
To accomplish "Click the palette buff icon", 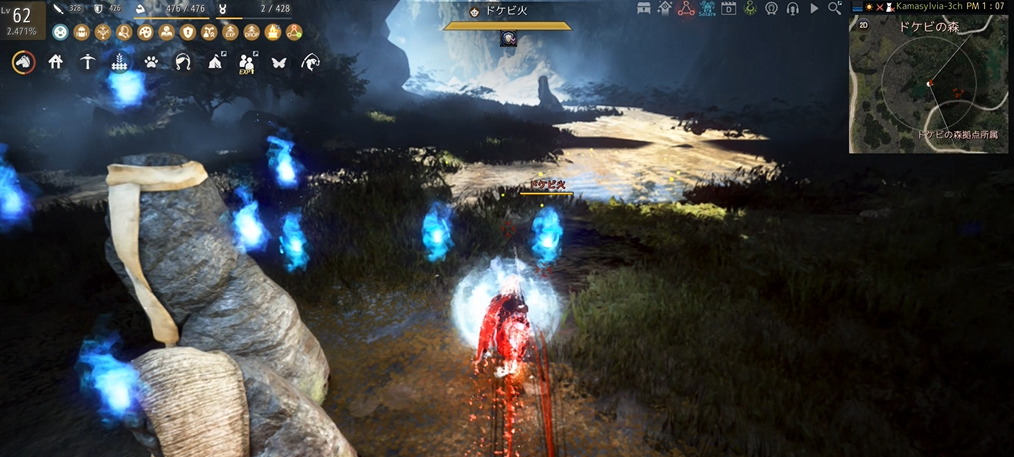I will pos(146,32).
